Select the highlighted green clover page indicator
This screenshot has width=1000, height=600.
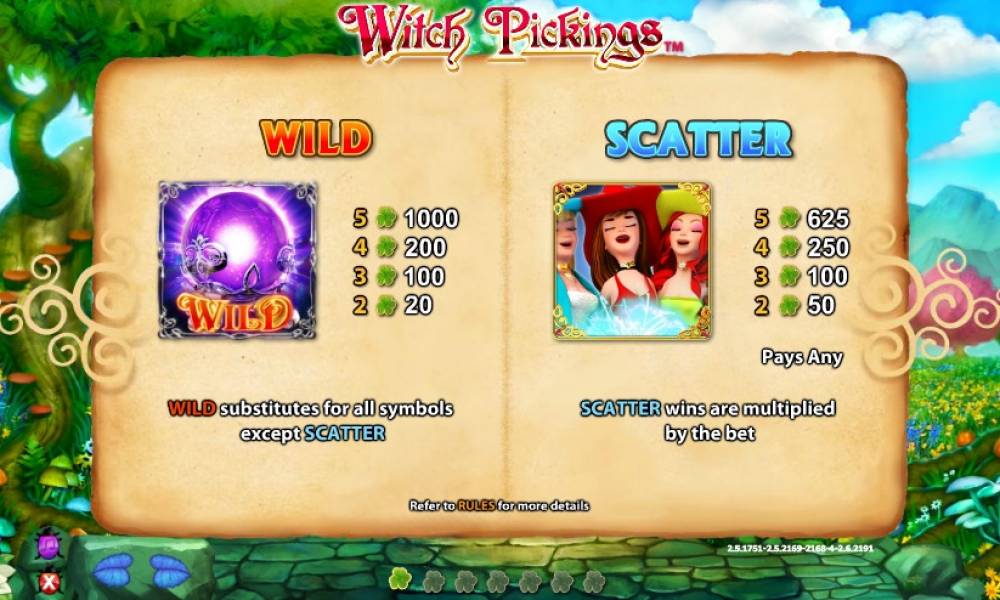(400, 580)
